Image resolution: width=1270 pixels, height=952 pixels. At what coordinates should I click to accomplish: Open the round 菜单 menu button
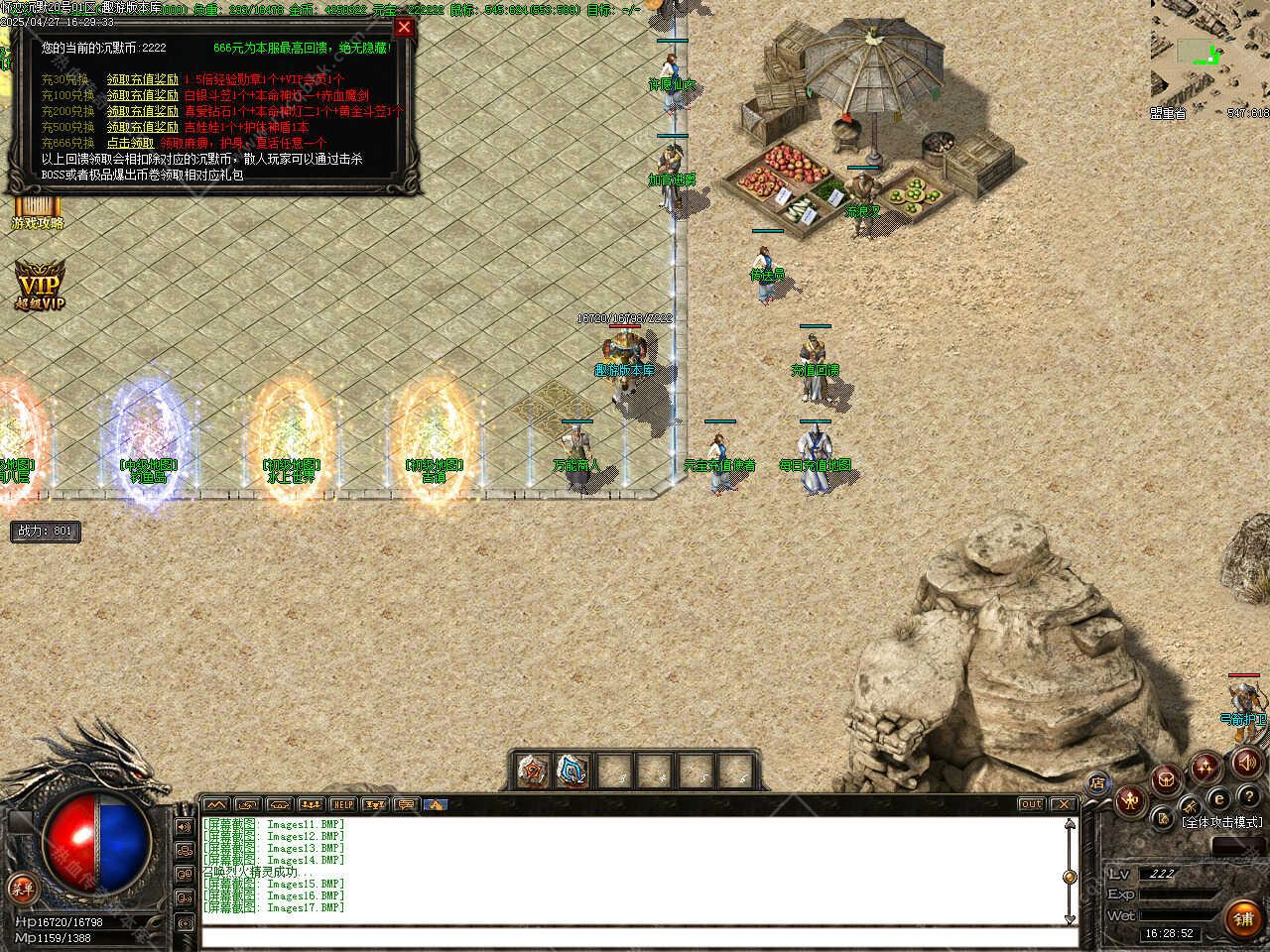(x=20, y=888)
